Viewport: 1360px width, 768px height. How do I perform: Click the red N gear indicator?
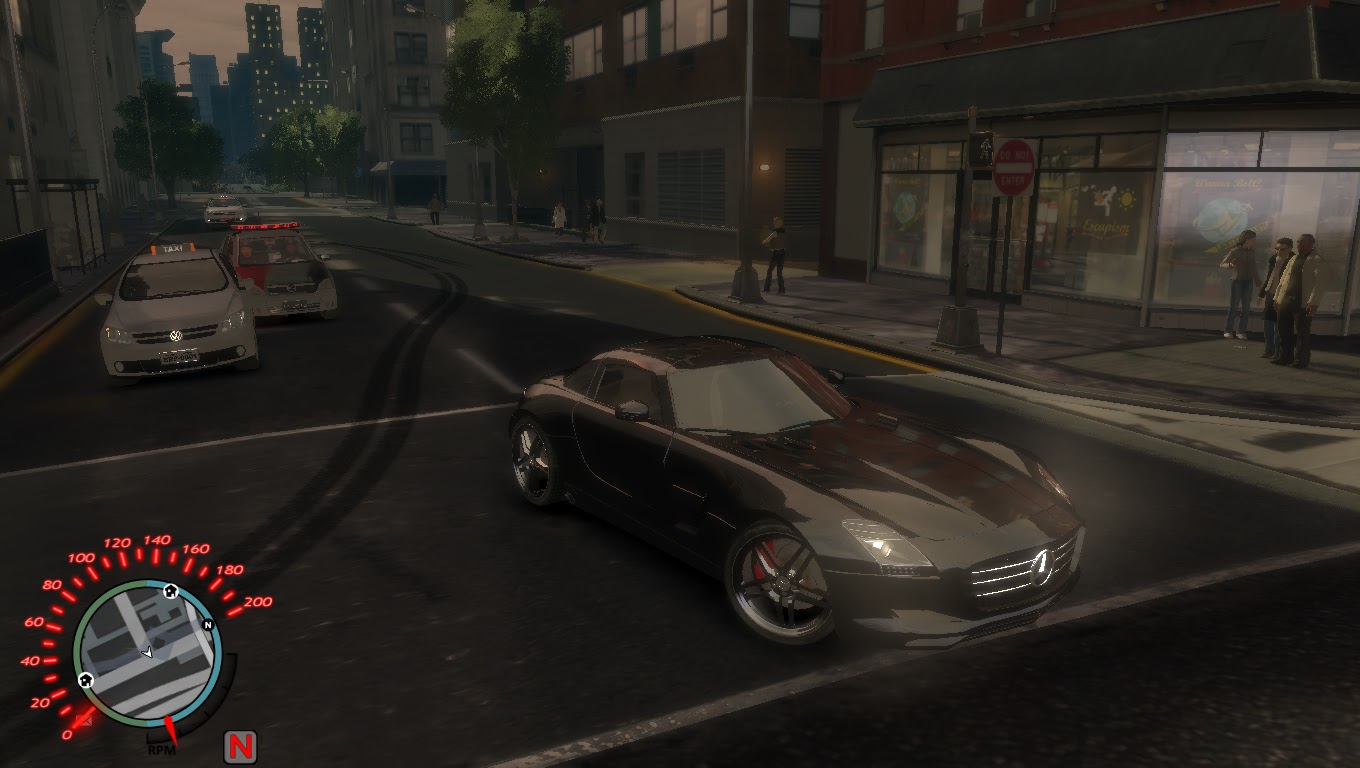(x=240, y=747)
